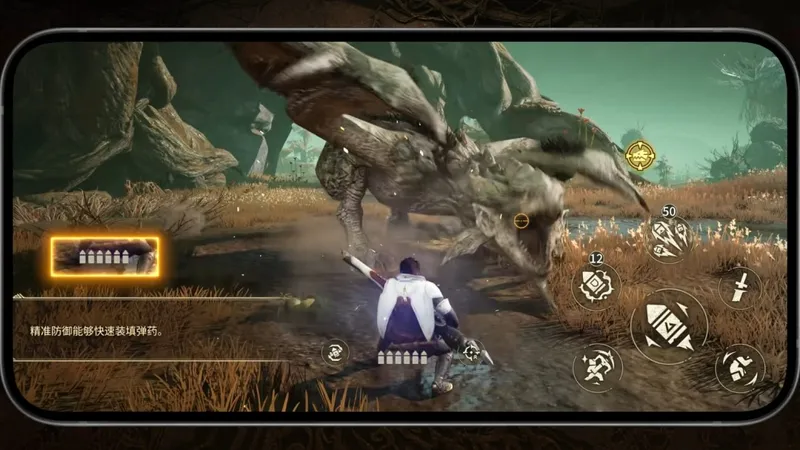Image resolution: width=800 pixels, height=450 pixels.
Task: Tap the circular reload arrows button
Action: point(336,352)
